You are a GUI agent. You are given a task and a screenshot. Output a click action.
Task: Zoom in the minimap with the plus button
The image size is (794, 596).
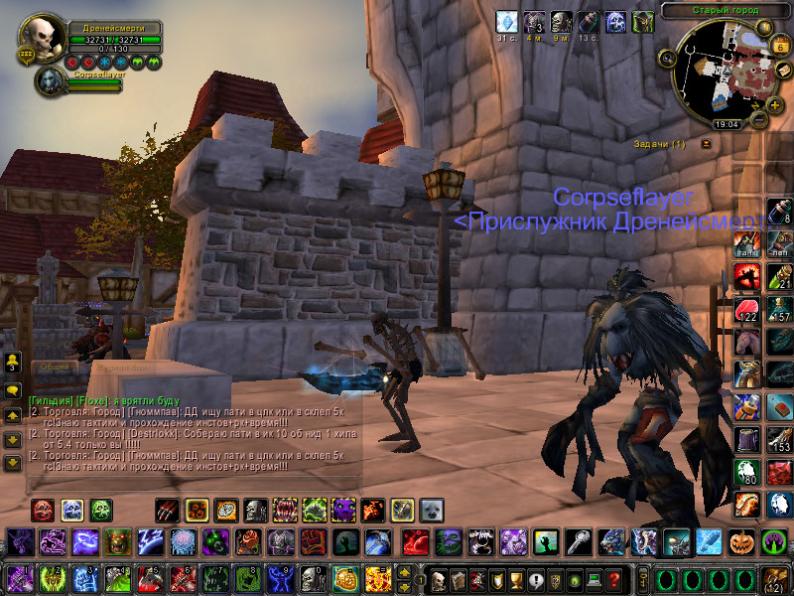775,103
